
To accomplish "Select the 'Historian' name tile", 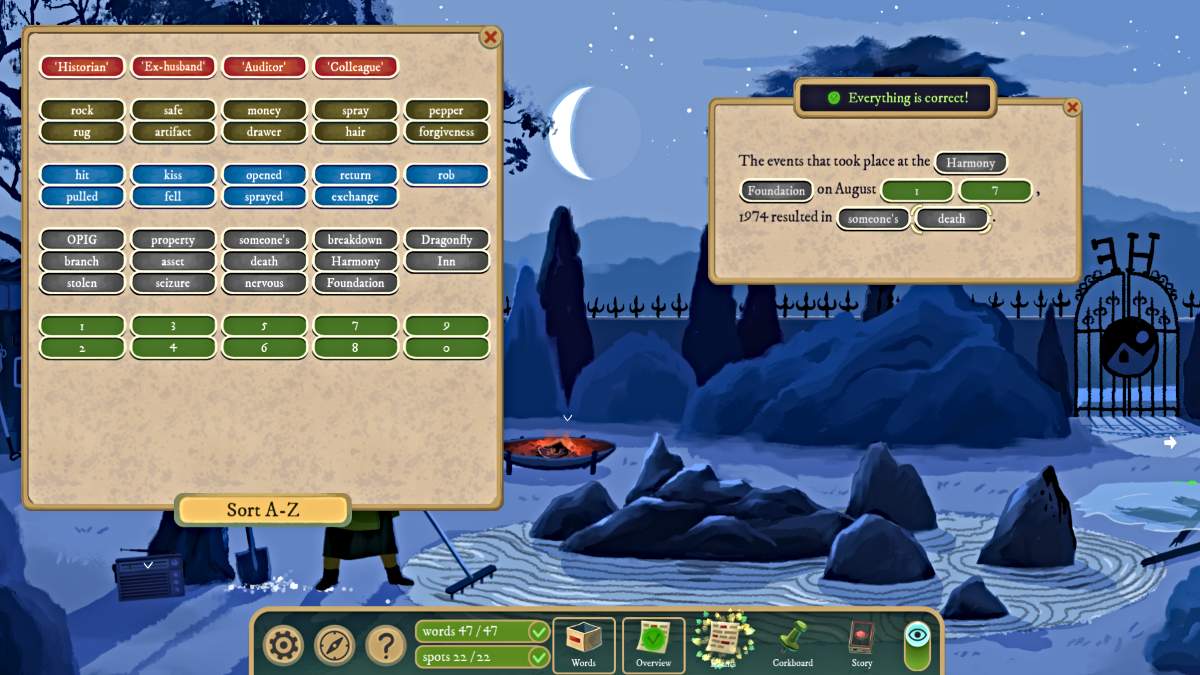I will pyautogui.click(x=82, y=67).
